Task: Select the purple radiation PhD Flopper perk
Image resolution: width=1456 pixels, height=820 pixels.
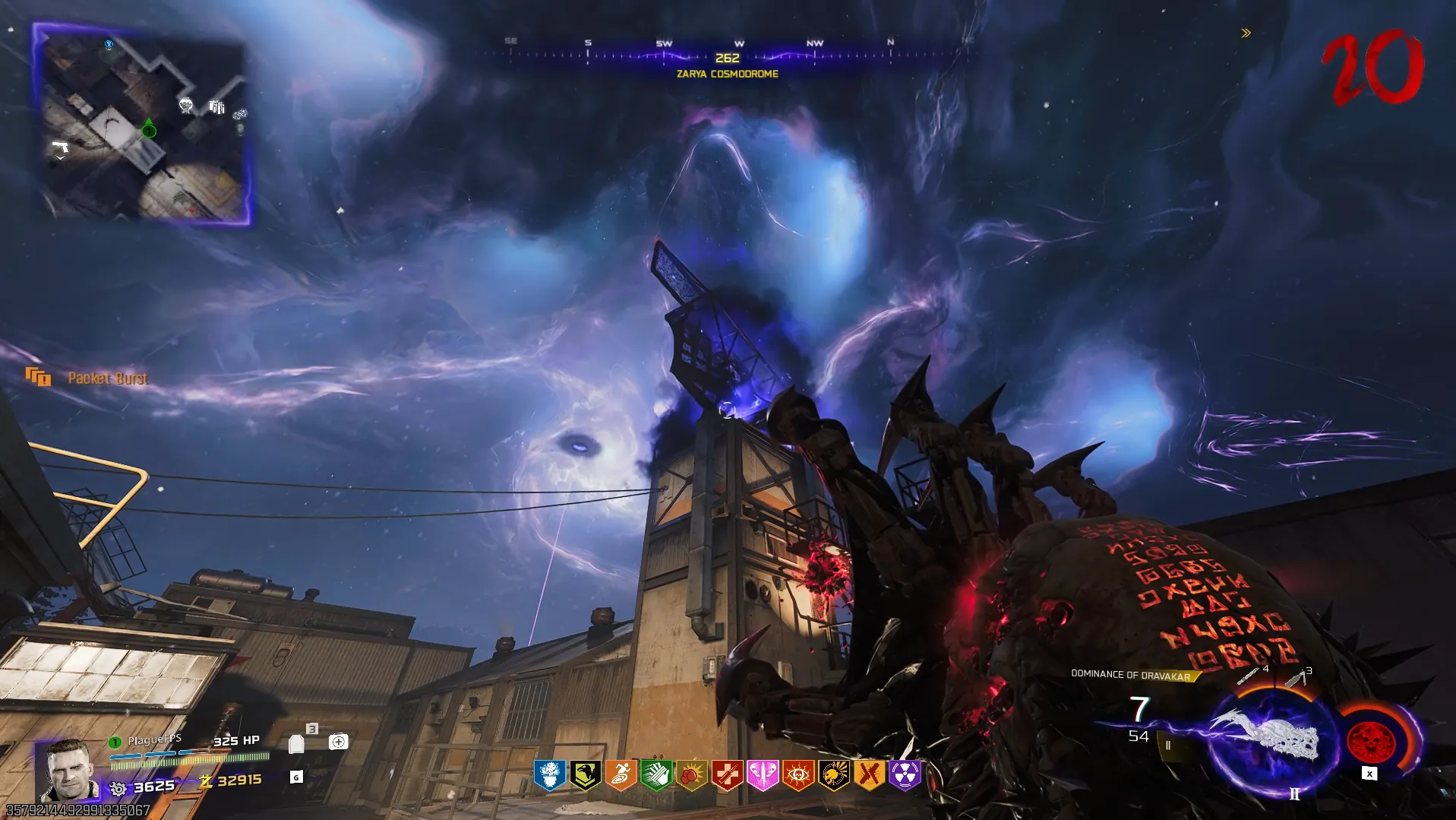Action: point(905,775)
